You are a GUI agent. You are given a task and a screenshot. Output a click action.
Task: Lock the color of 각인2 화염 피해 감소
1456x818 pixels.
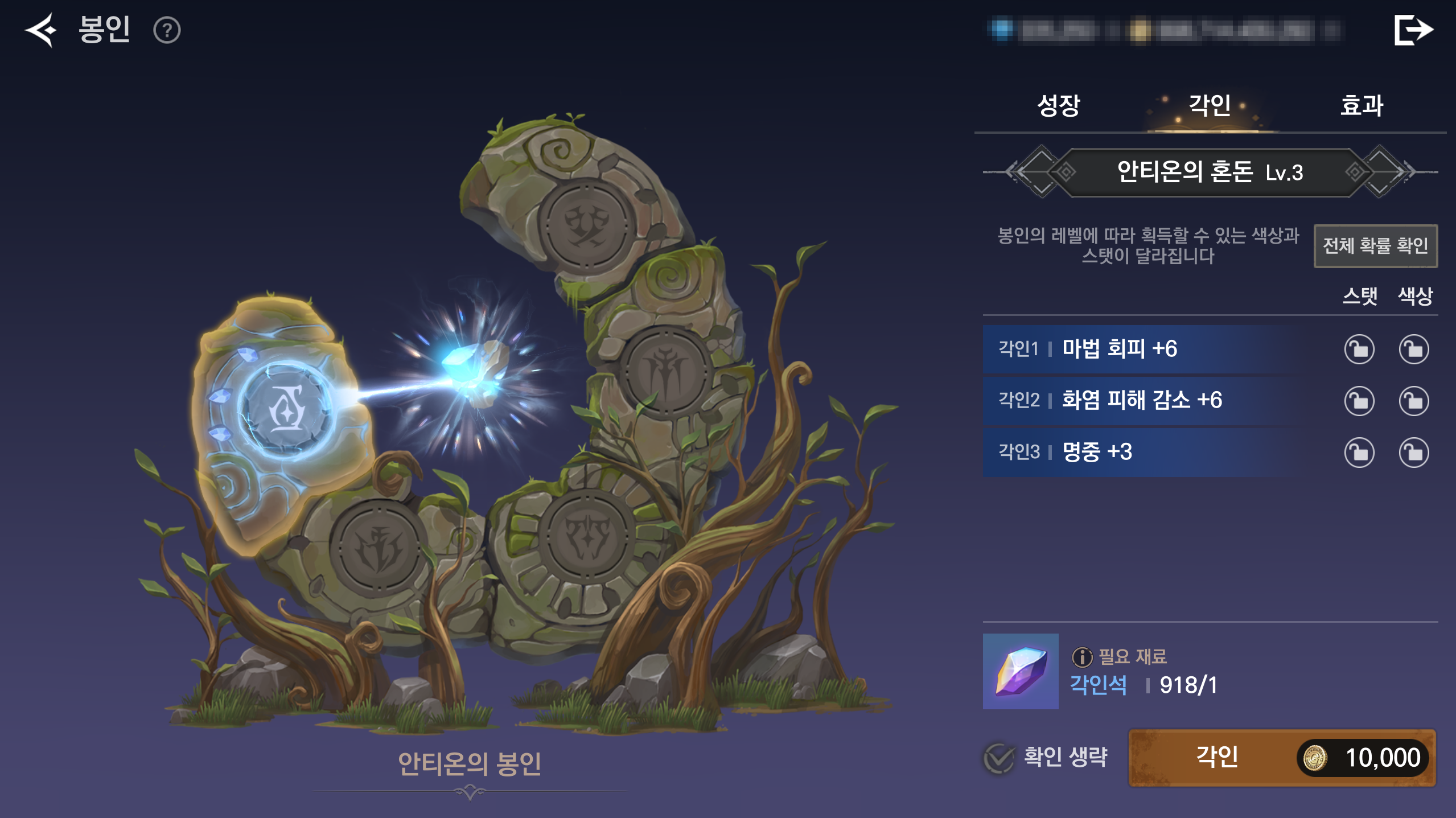pyautogui.click(x=1414, y=401)
